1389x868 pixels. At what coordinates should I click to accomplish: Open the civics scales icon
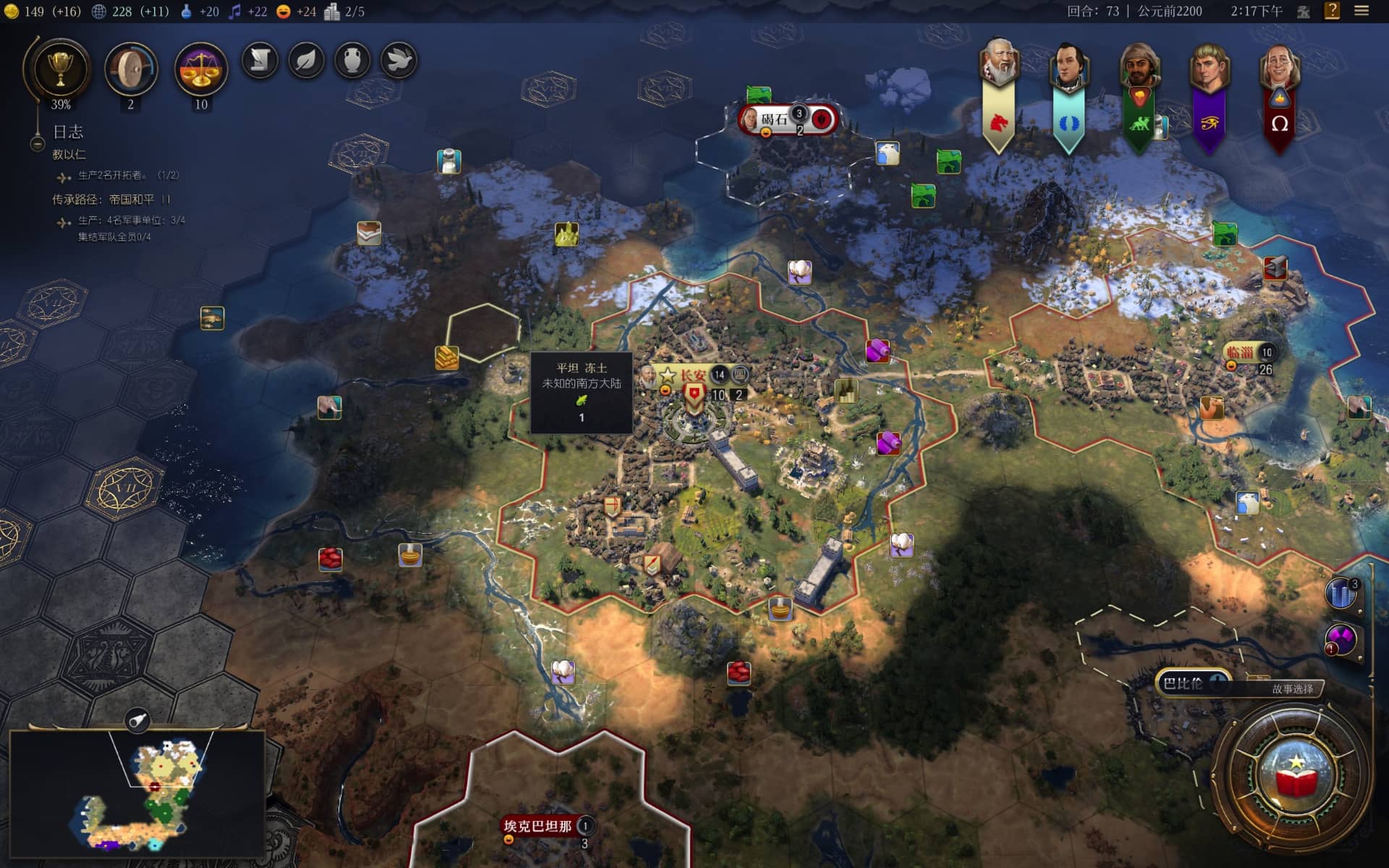(x=201, y=69)
